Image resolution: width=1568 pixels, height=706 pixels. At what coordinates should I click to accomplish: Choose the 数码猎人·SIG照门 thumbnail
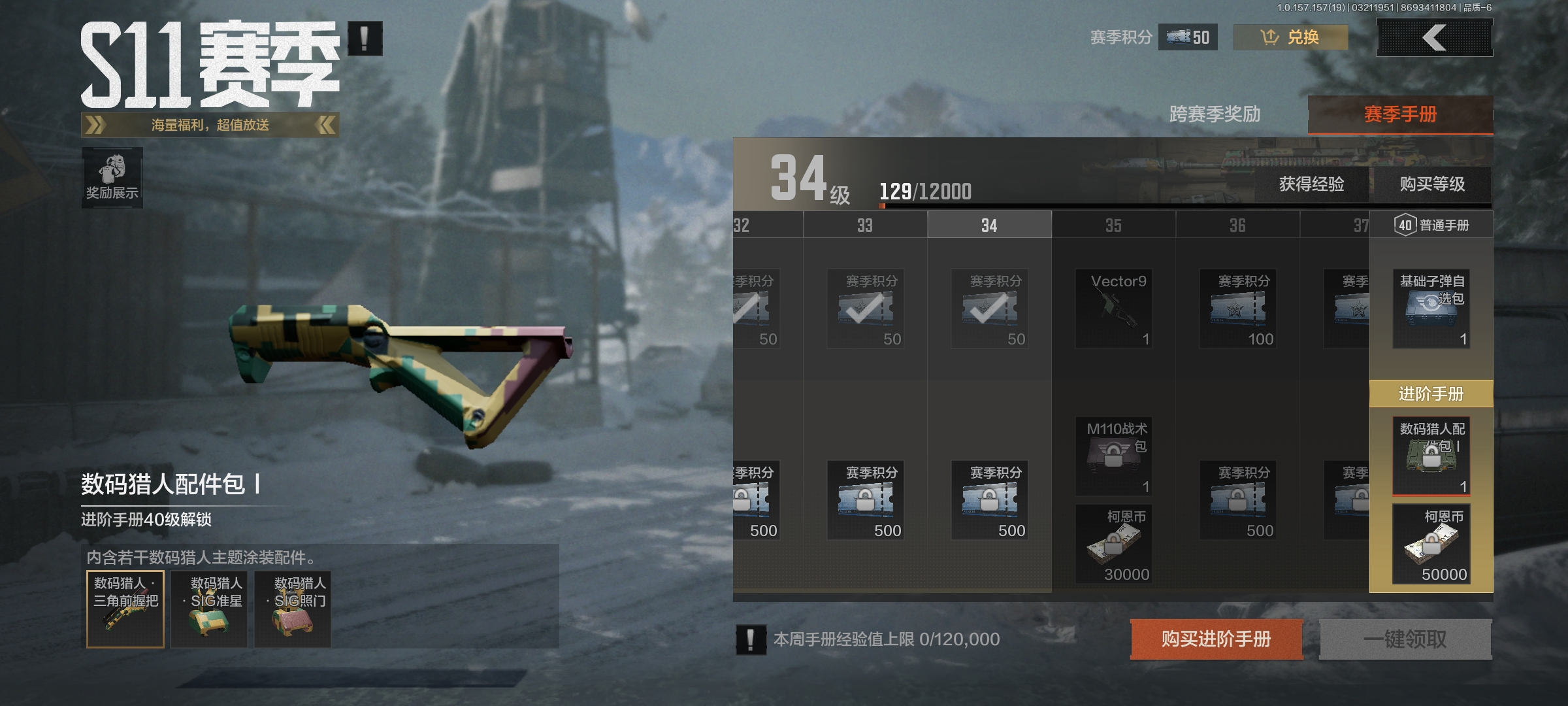click(293, 609)
